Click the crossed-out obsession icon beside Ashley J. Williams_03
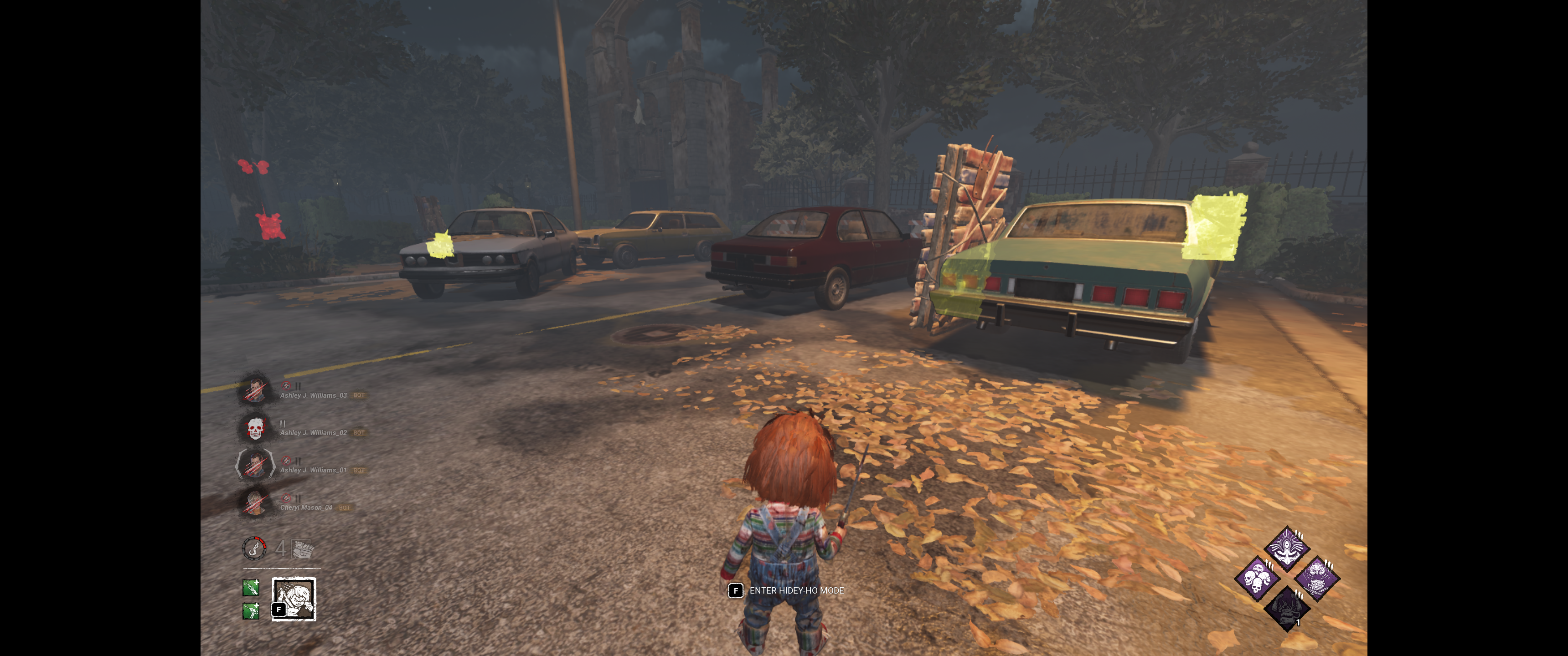 287,385
